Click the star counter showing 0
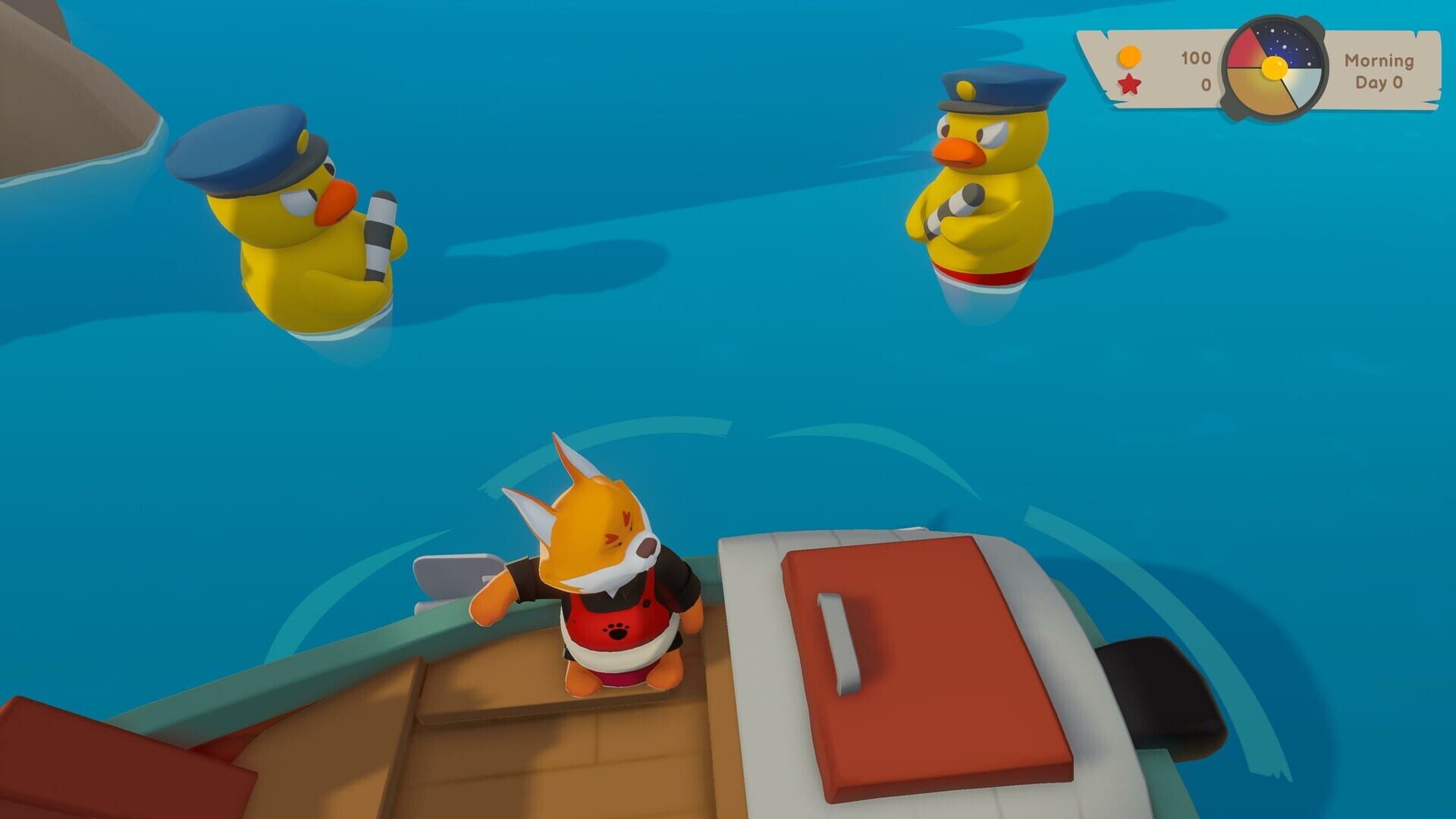This screenshot has height=819, width=1456. pos(1206,84)
